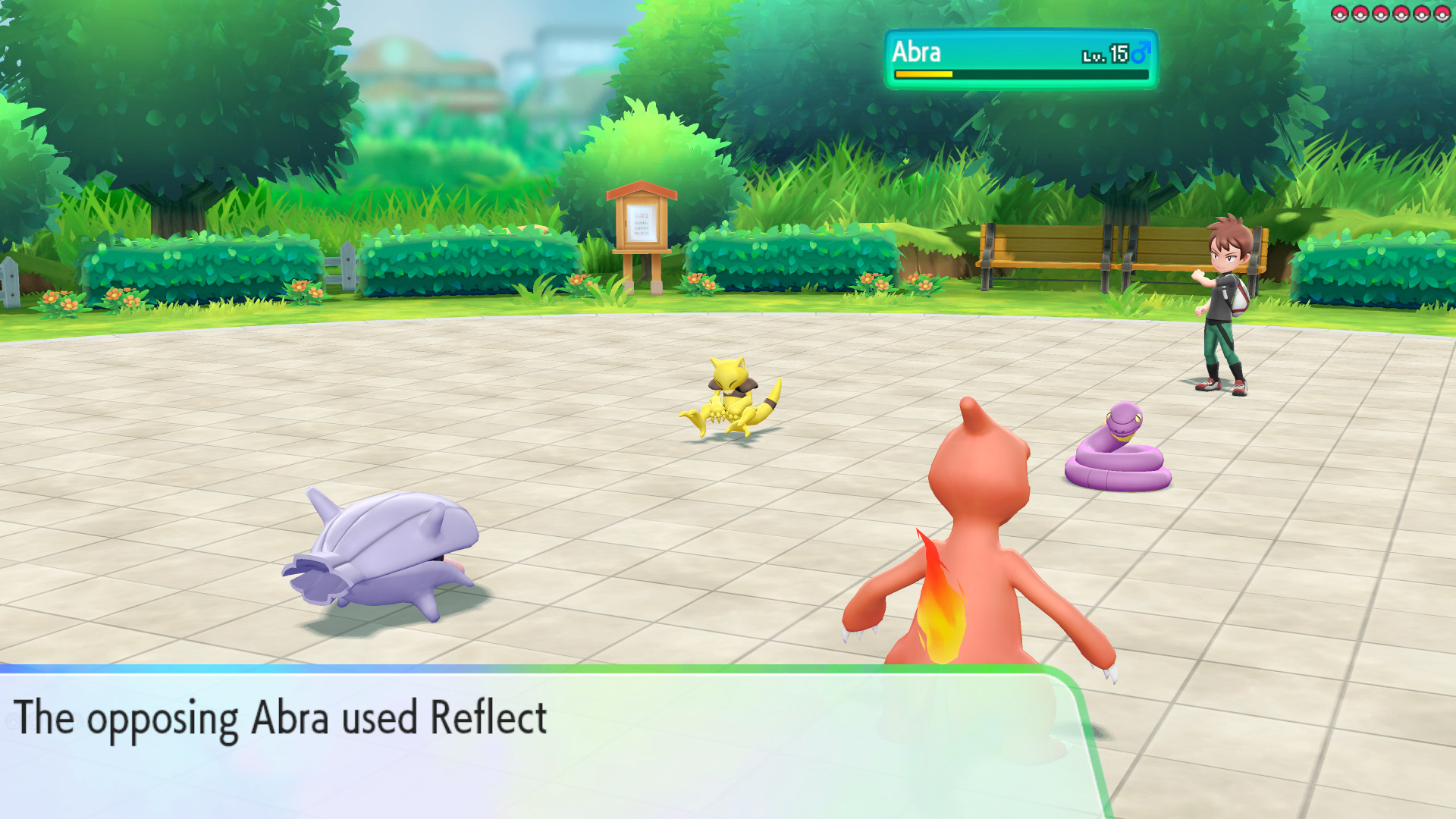This screenshot has height=819, width=1456.
Task: Click Abra's name on the green info banner
Action: point(915,52)
